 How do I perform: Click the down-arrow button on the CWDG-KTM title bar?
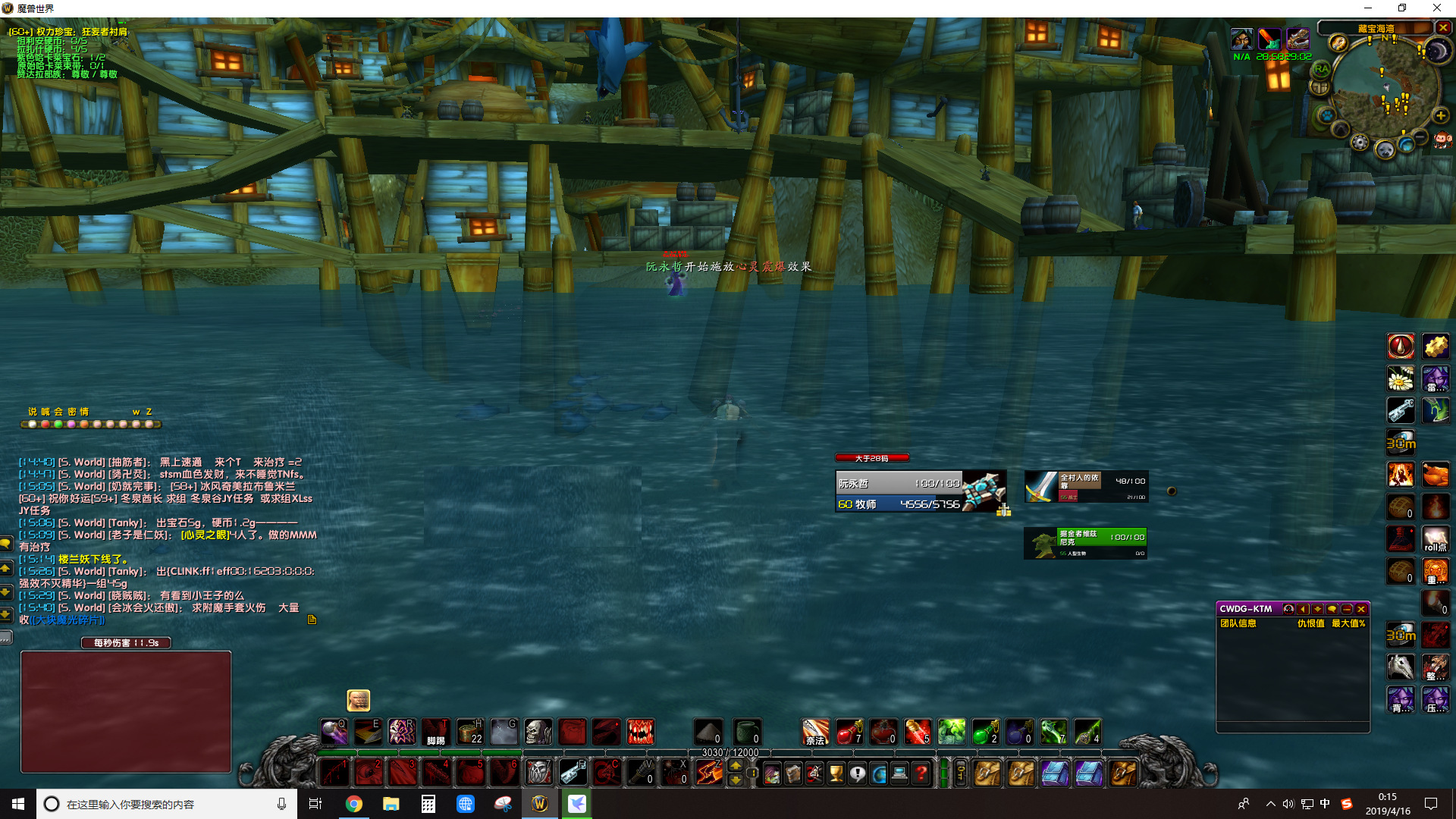point(1317,609)
